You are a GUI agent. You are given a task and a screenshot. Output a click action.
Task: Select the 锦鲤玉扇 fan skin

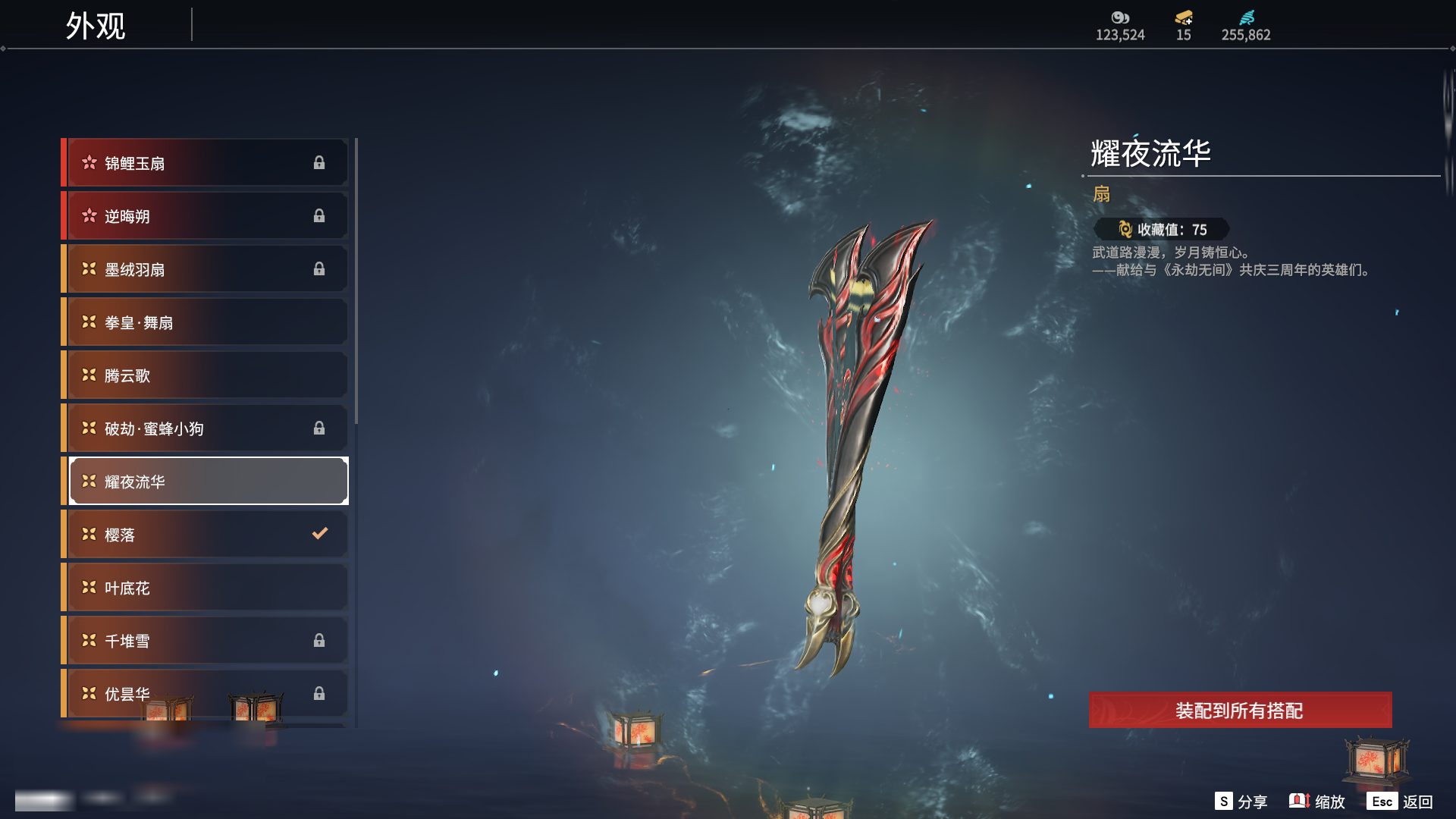(x=206, y=163)
